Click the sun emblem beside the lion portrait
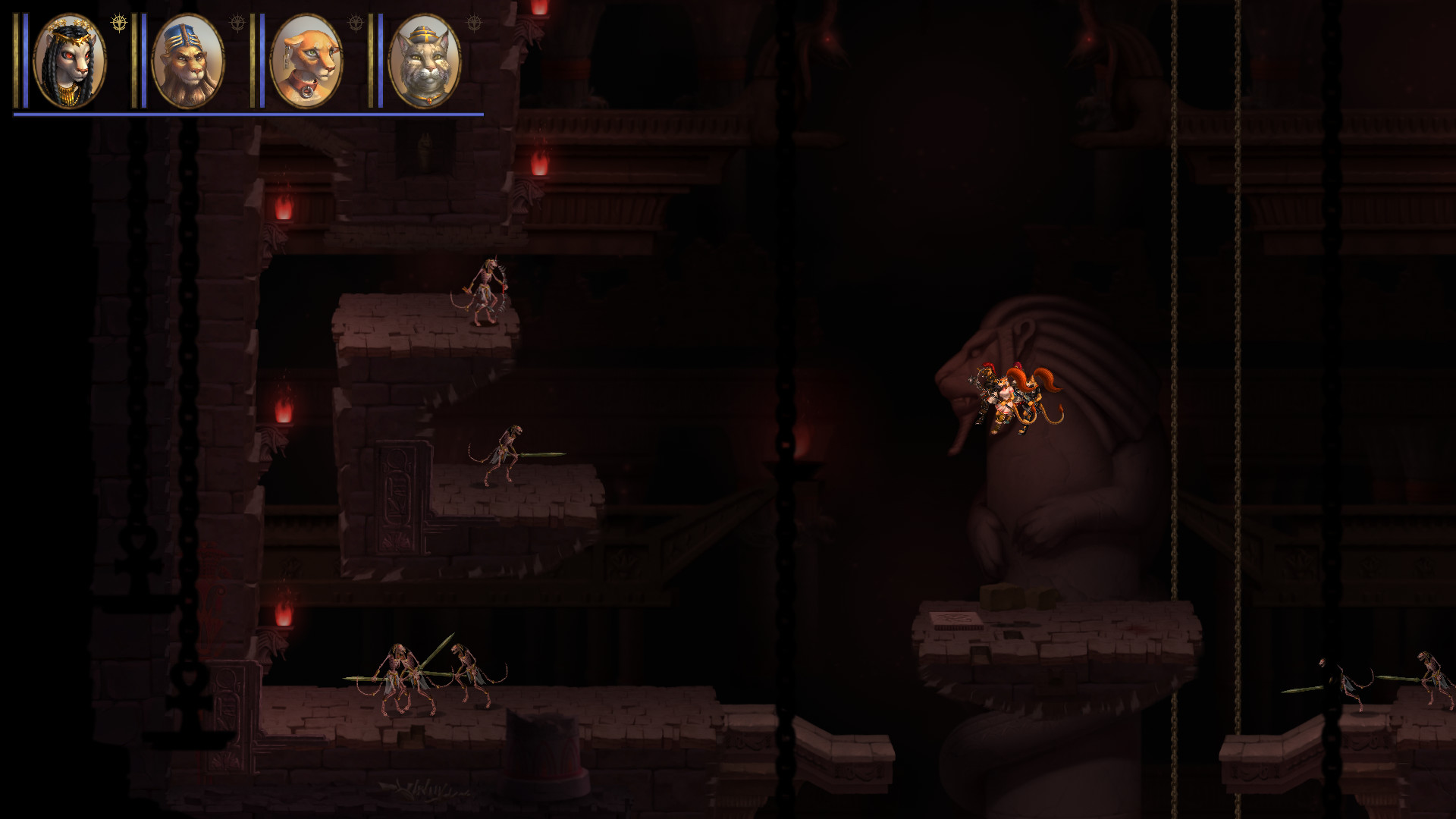Viewport: 1456px width, 819px height. [x=237, y=22]
